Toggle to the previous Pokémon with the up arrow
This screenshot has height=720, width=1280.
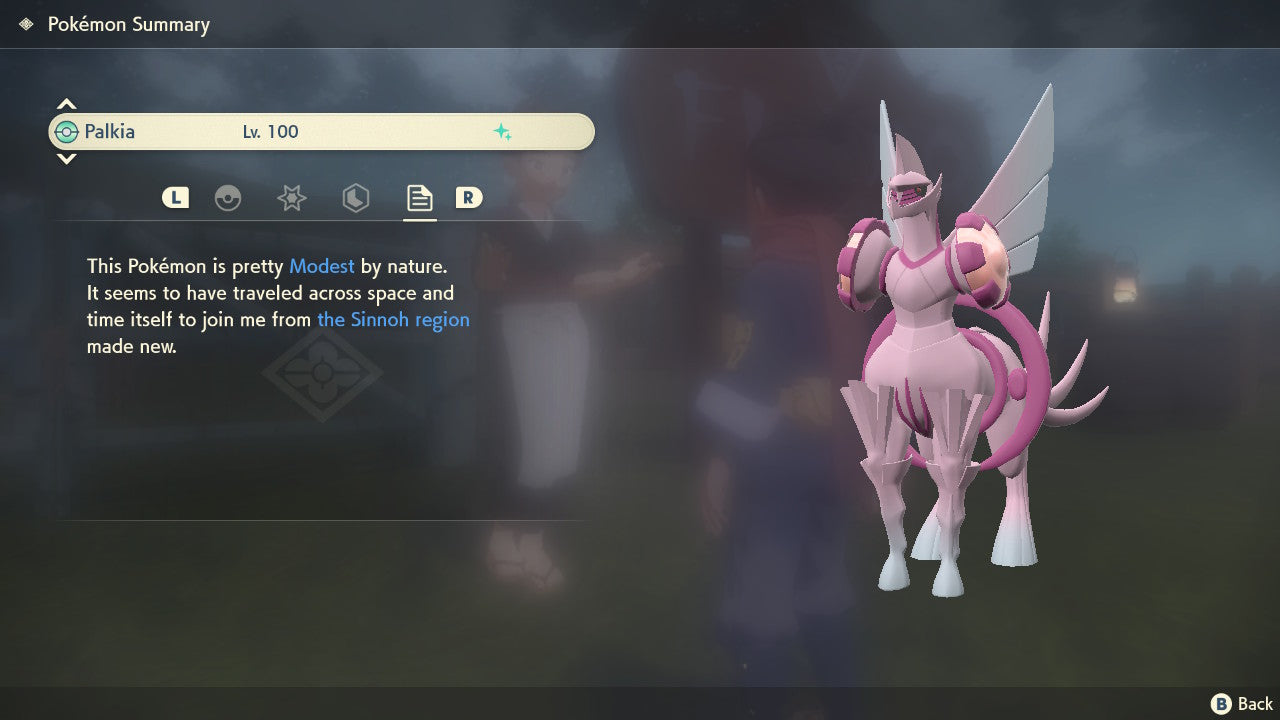(66, 103)
